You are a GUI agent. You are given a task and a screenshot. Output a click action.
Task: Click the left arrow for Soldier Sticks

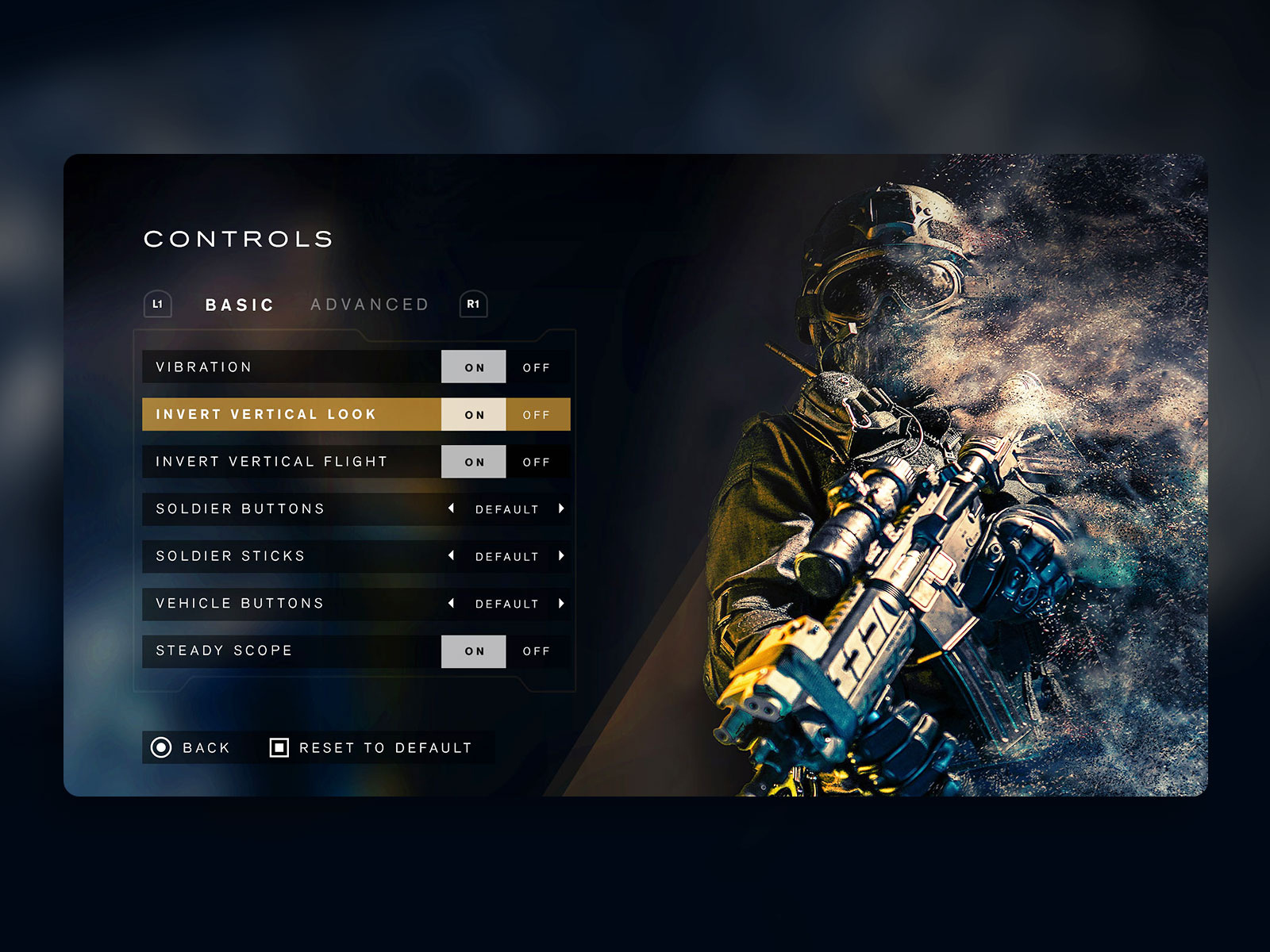[x=452, y=556]
